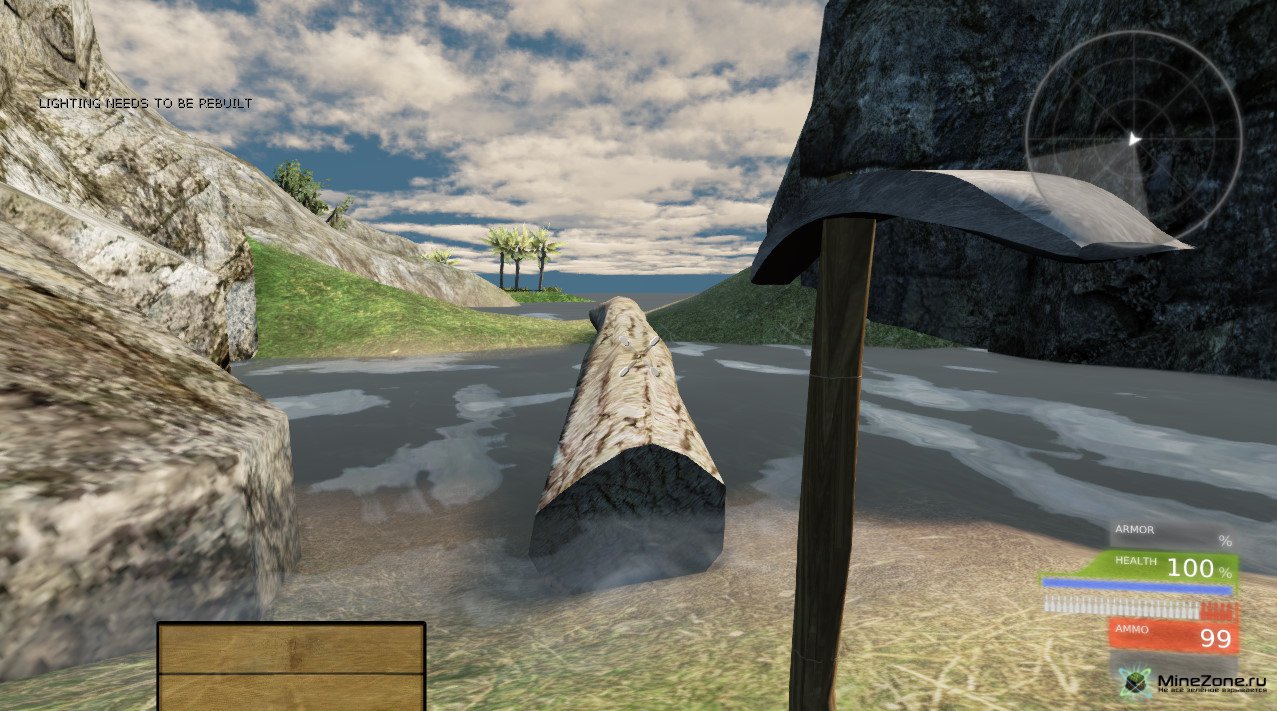This screenshot has height=711, width=1277.
Task: Click the circular radar minimap
Action: tap(1134, 140)
